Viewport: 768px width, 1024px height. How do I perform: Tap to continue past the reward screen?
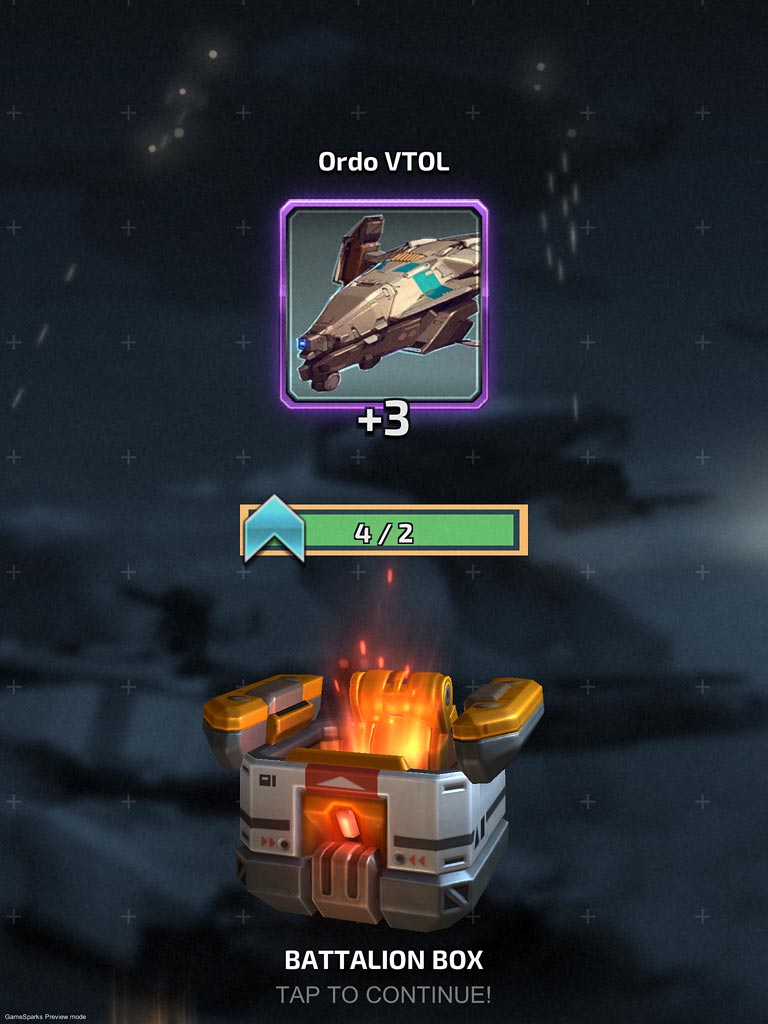coord(384,995)
